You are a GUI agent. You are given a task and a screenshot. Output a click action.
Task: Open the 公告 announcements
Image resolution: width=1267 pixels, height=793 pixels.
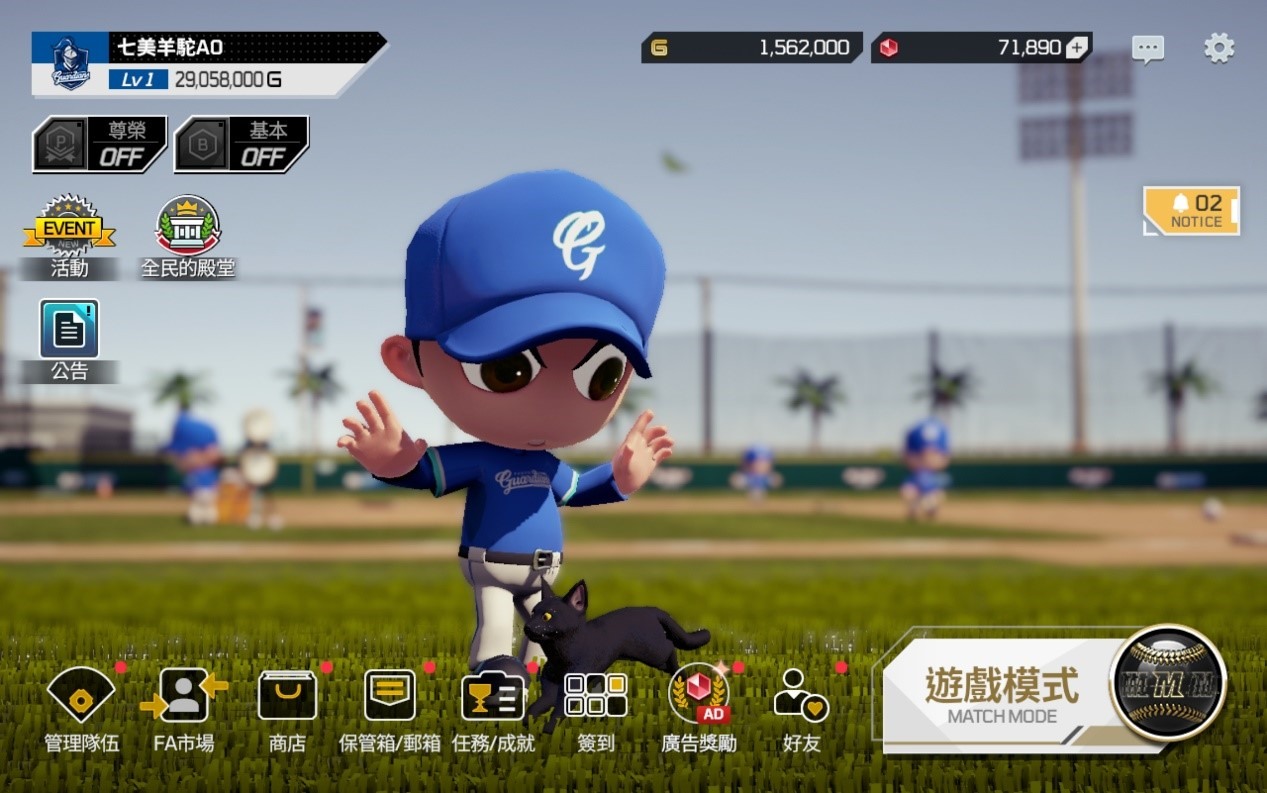pos(69,340)
